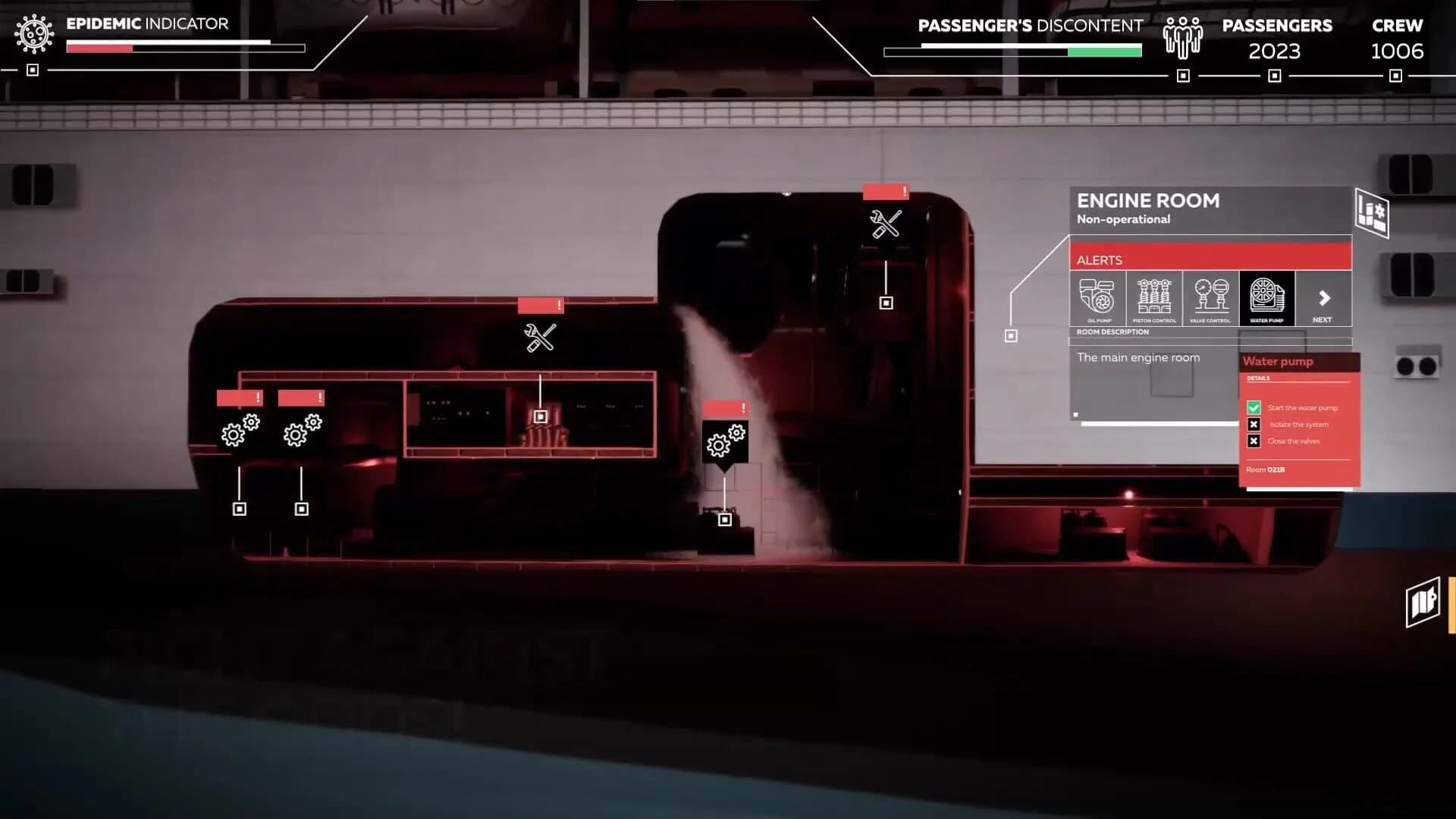
Task: Enable Close the valves
Action: coord(1254,441)
